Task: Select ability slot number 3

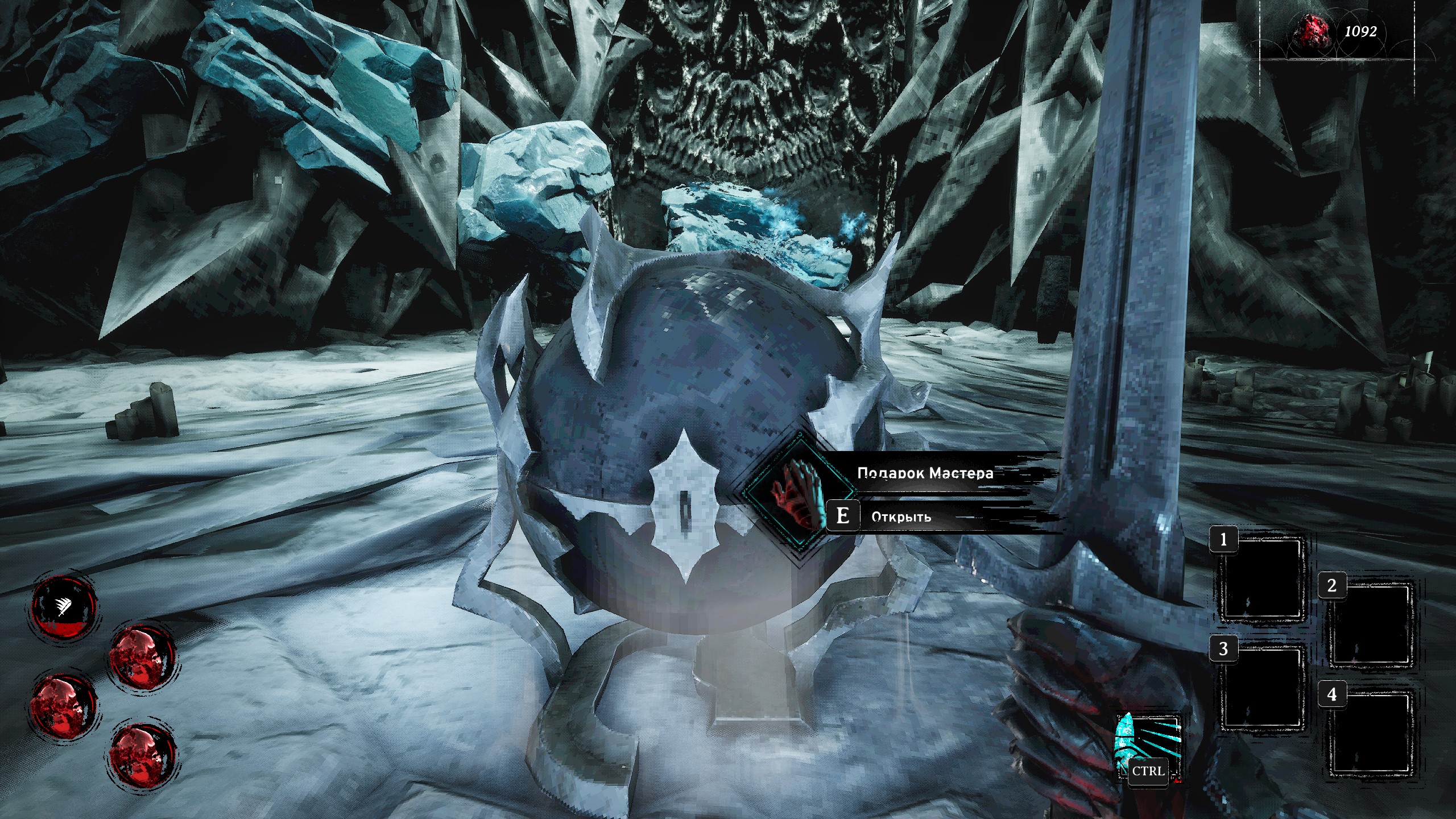Action: (x=1261, y=686)
